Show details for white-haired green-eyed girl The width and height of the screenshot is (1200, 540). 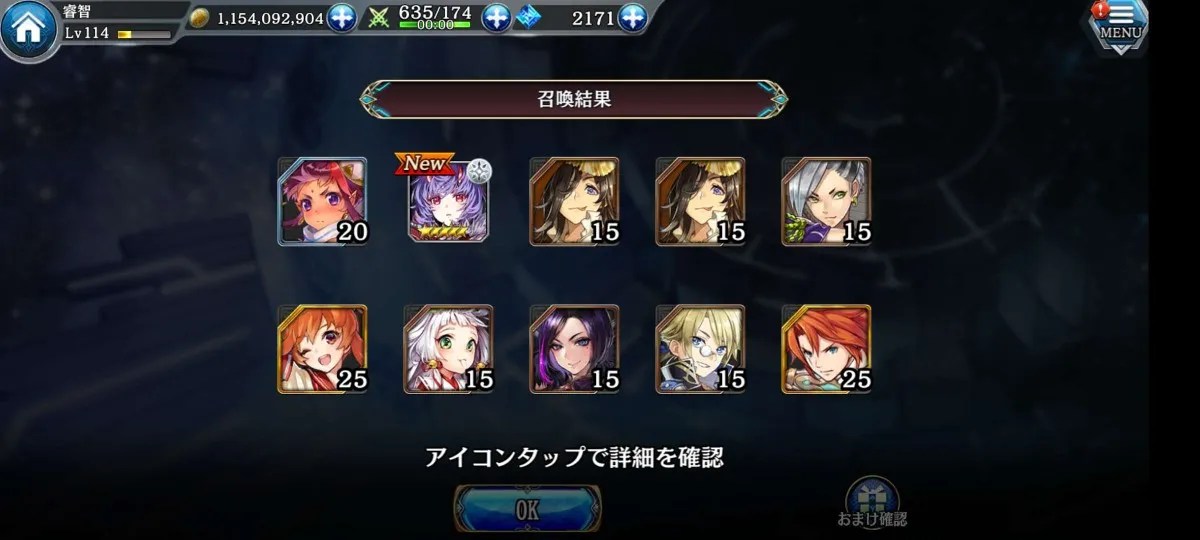coord(448,349)
